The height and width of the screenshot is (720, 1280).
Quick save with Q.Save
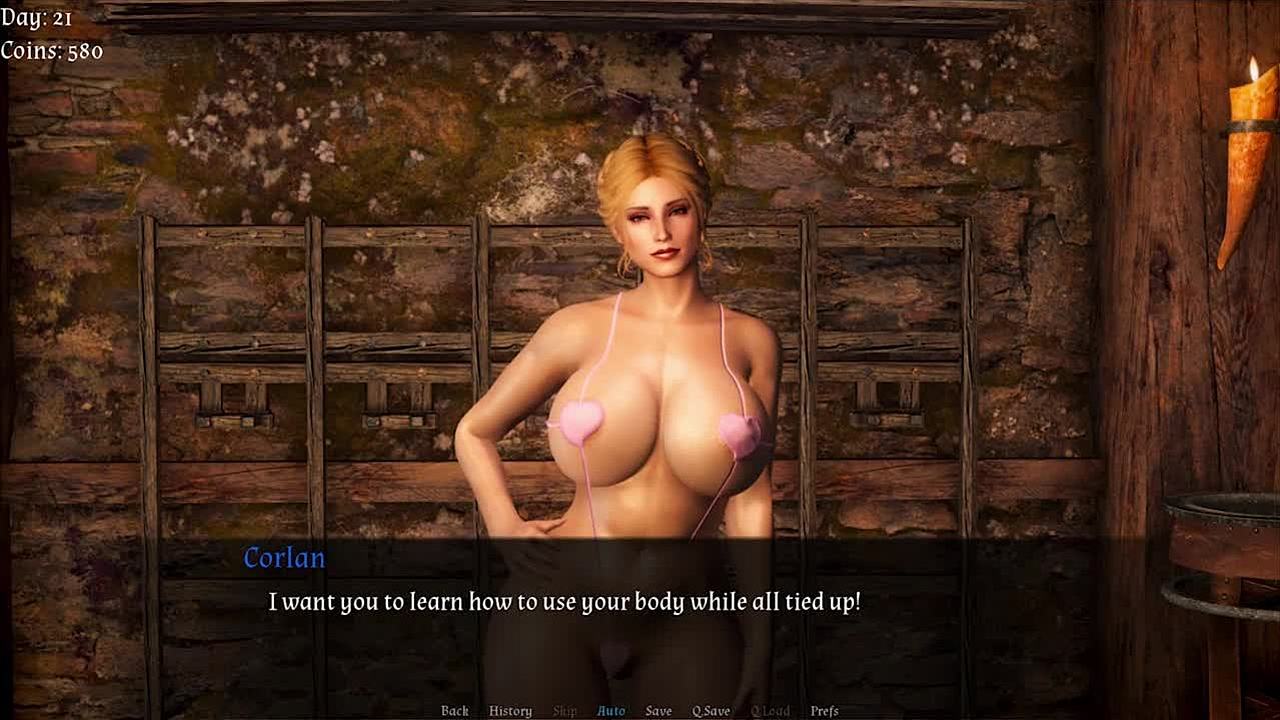coord(711,711)
